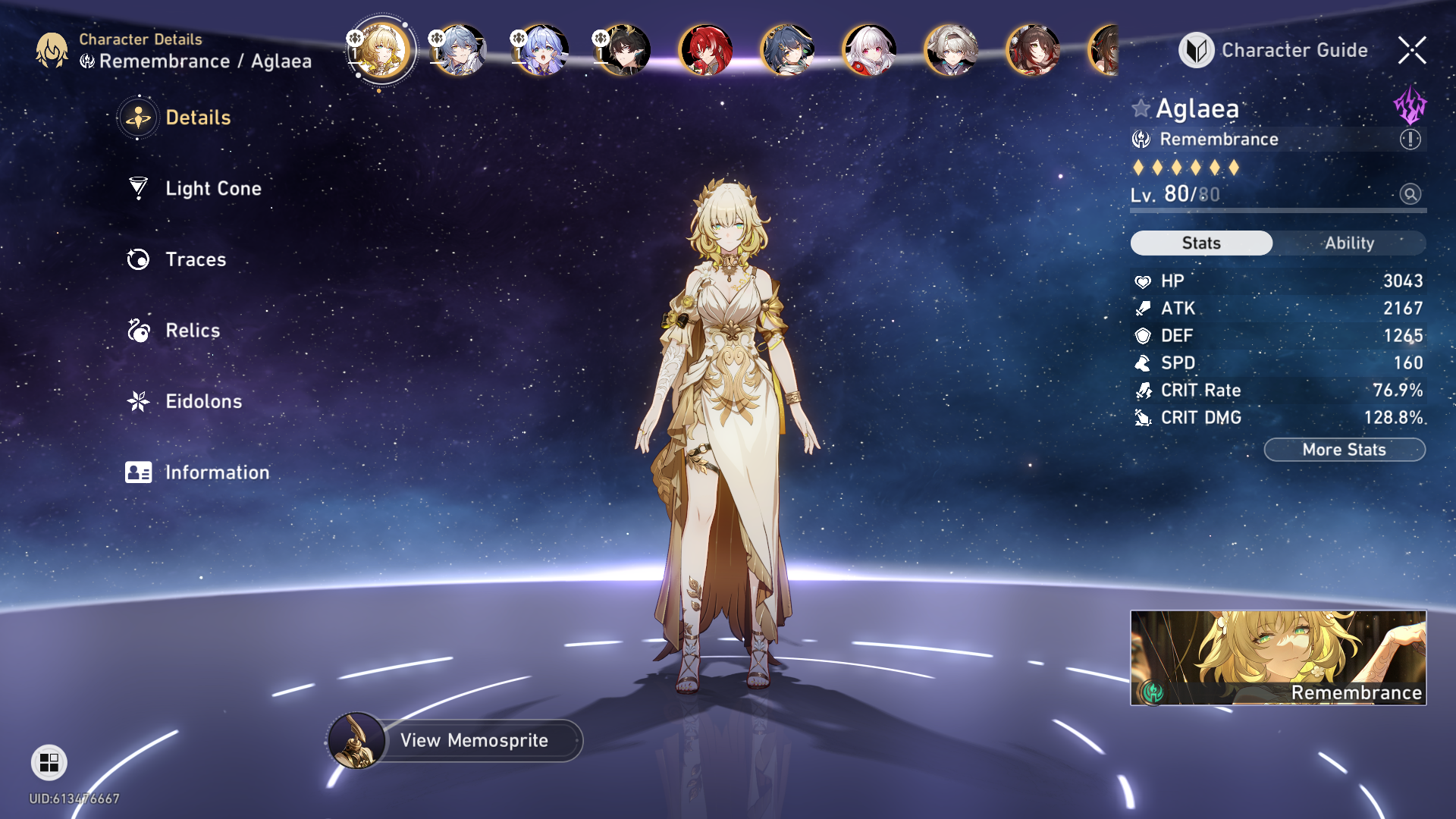
Task: Open the Light Cone section
Action: click(x=213, y=188)
